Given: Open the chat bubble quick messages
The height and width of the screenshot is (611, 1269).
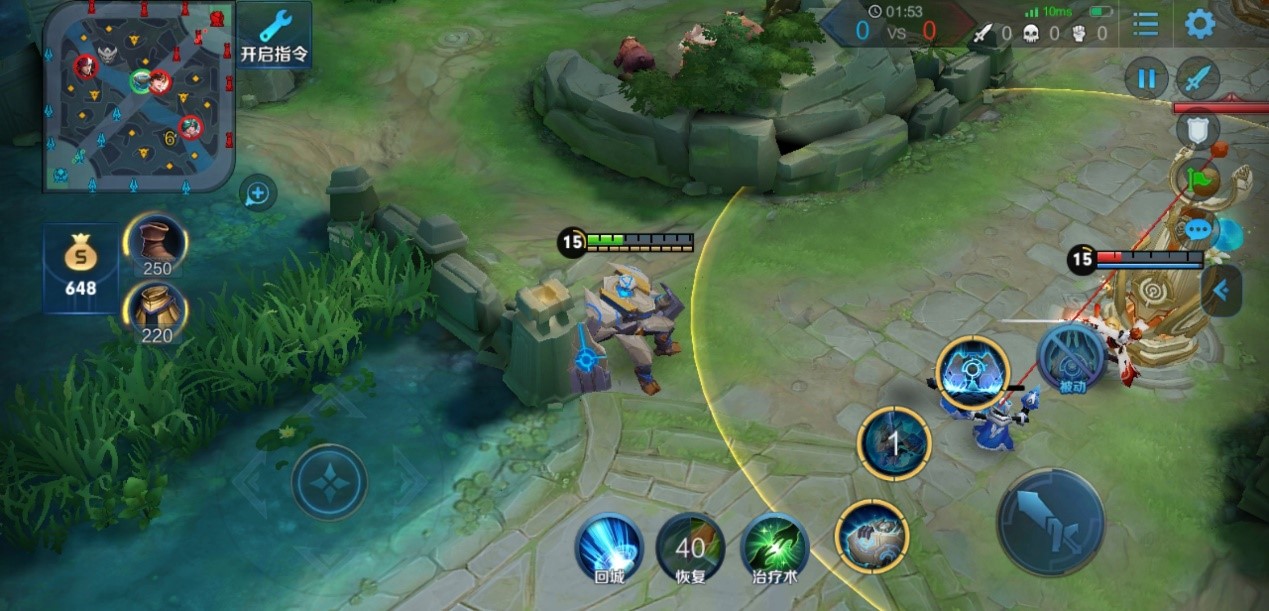Looking at the screenshot, I should (x=1198, y=230).
